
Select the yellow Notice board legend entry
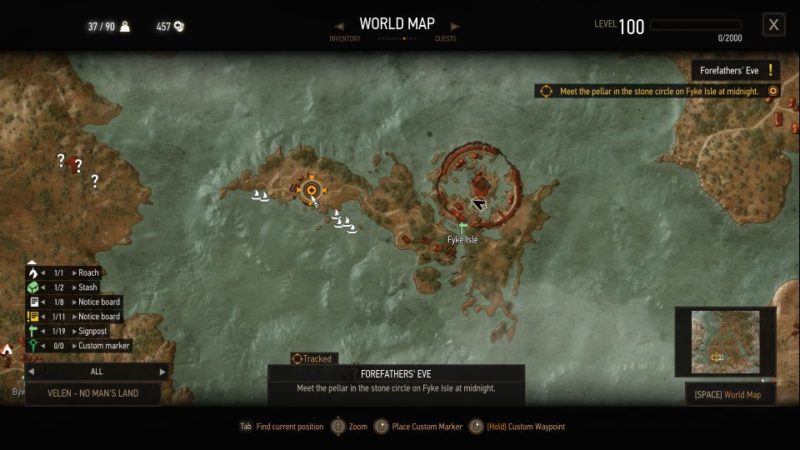click(80, 316)
